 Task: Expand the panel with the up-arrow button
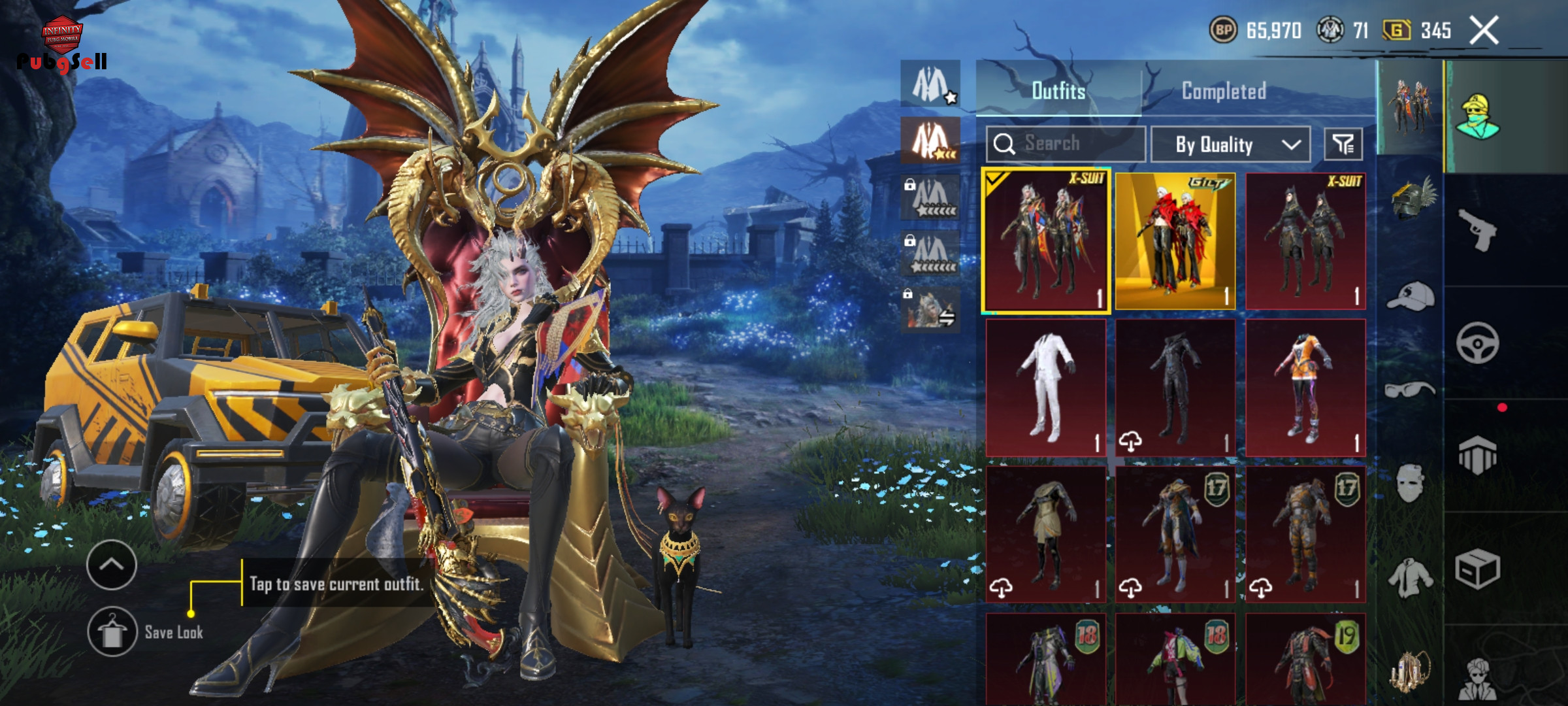pyautogui.click(x=111, y=565)
